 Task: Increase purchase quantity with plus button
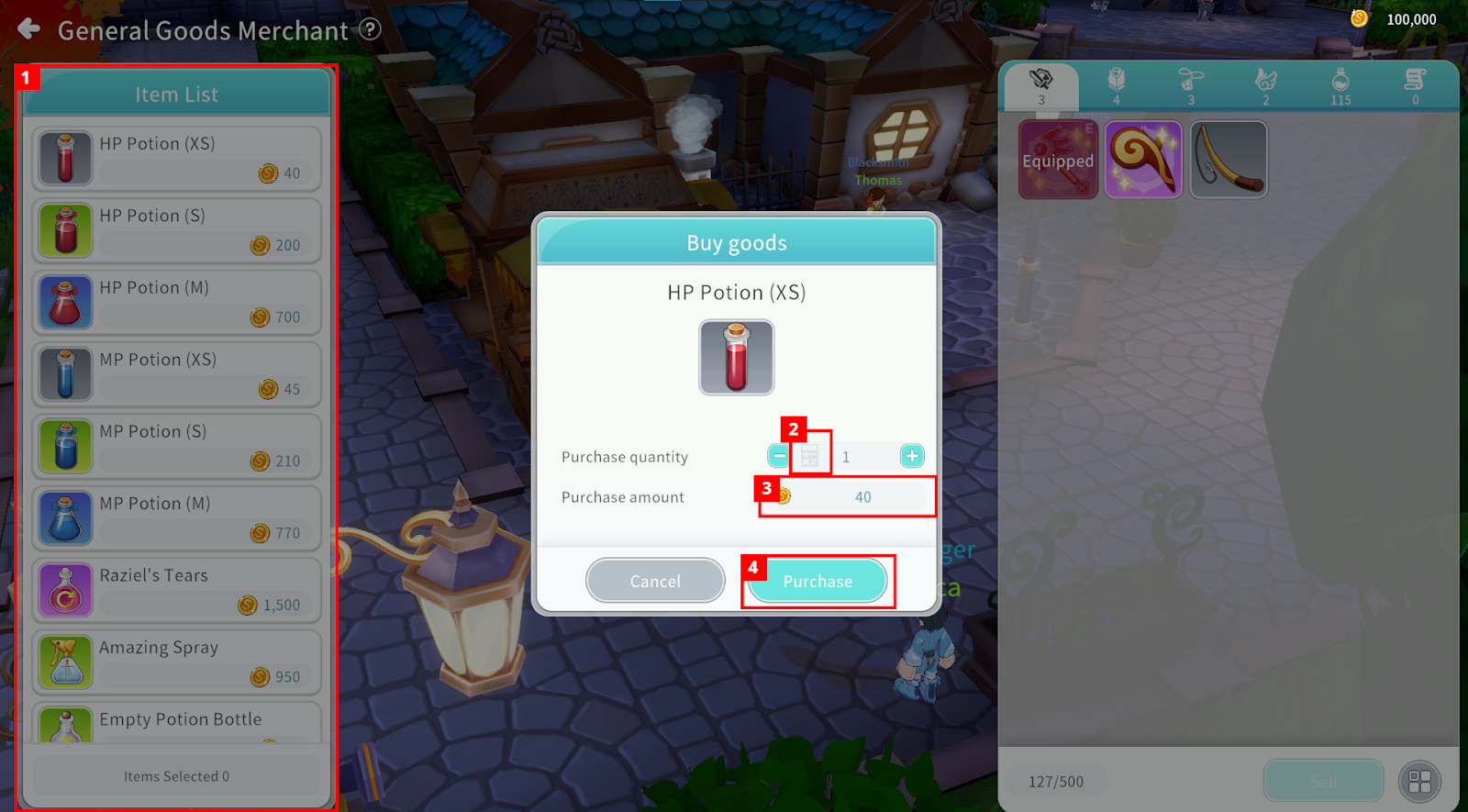tap(912, 456)
